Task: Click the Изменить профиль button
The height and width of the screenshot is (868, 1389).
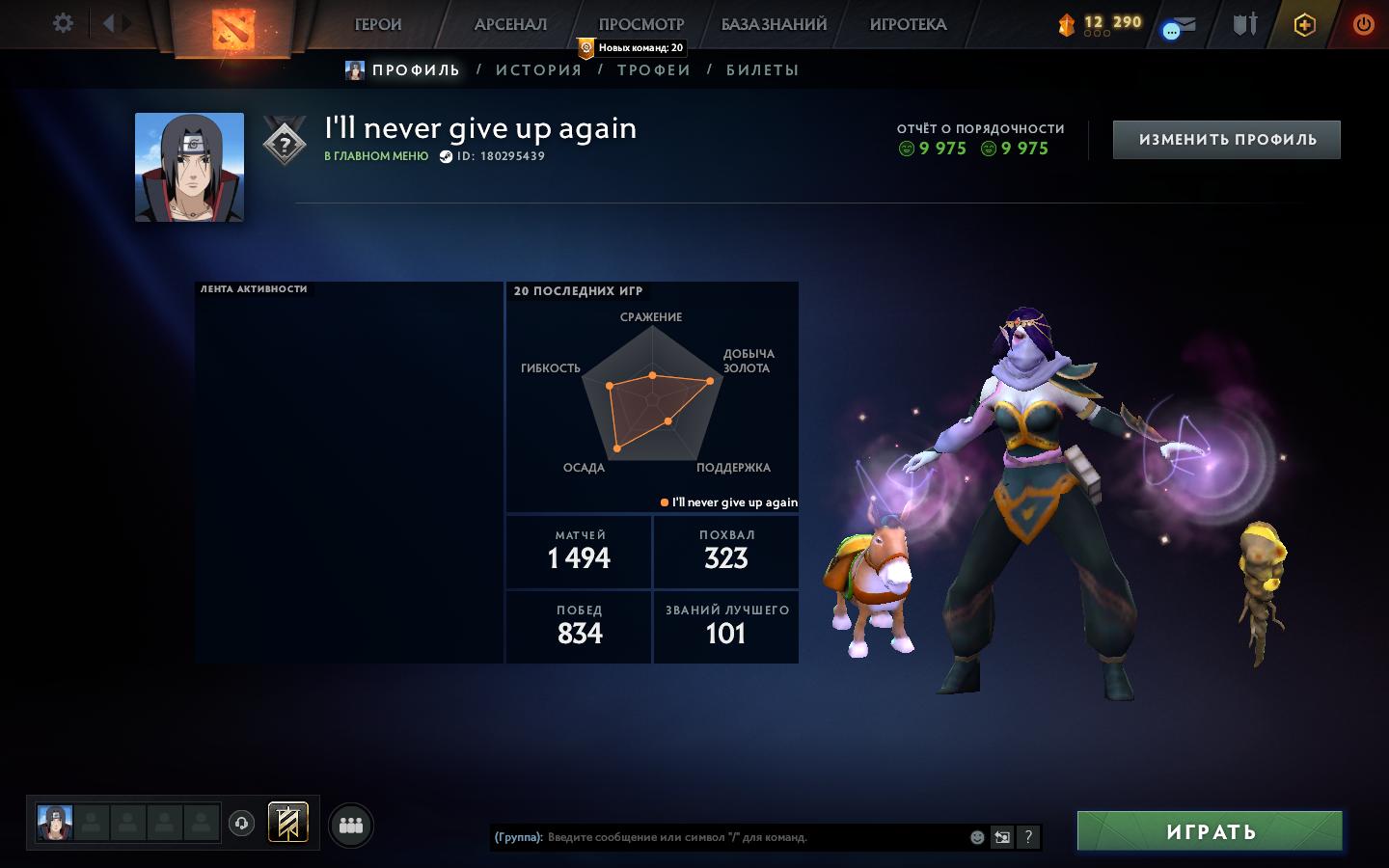Action: [x=1227, y=140]
